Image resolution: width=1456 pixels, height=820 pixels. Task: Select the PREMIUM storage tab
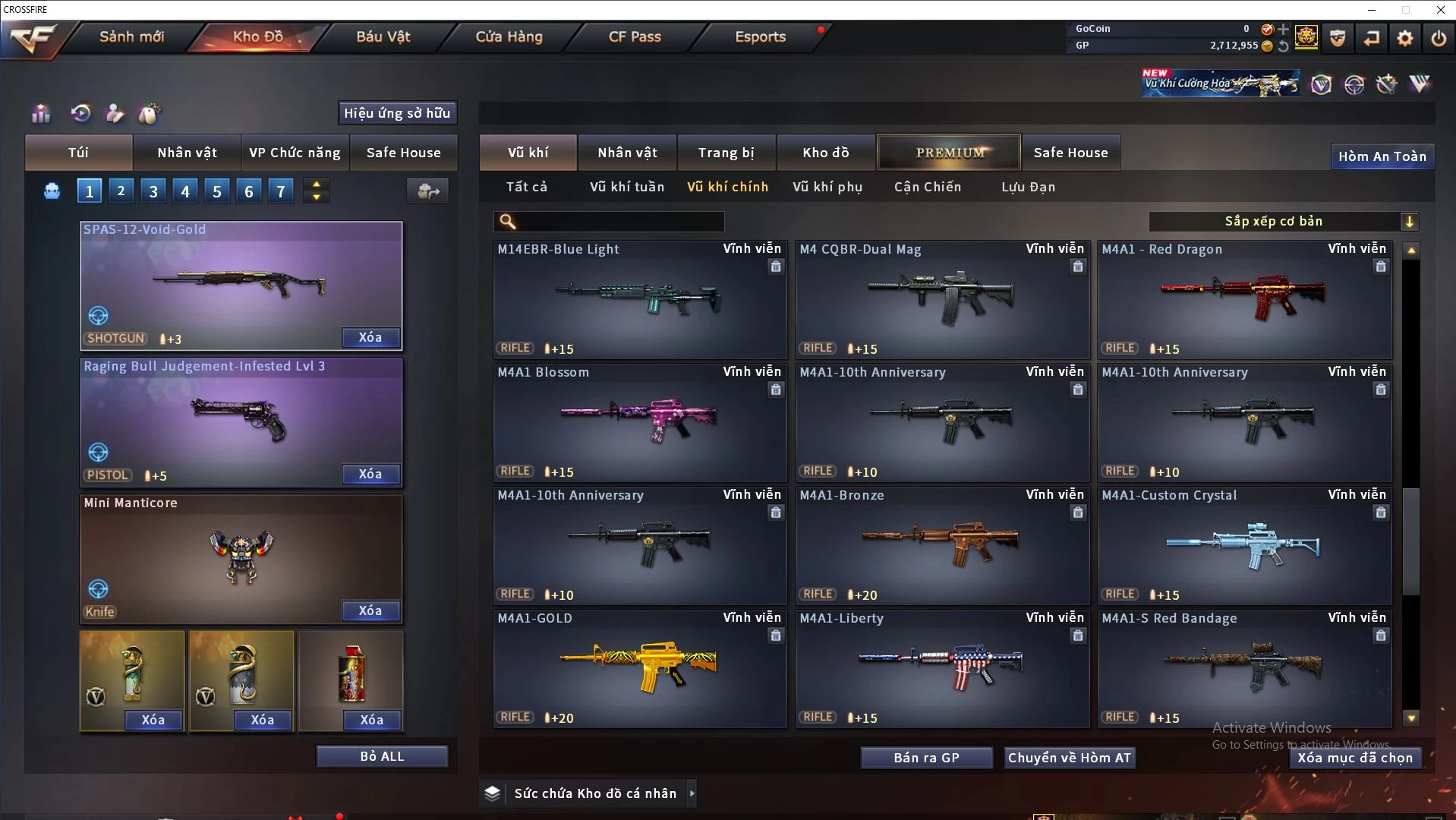coord(950,153)
